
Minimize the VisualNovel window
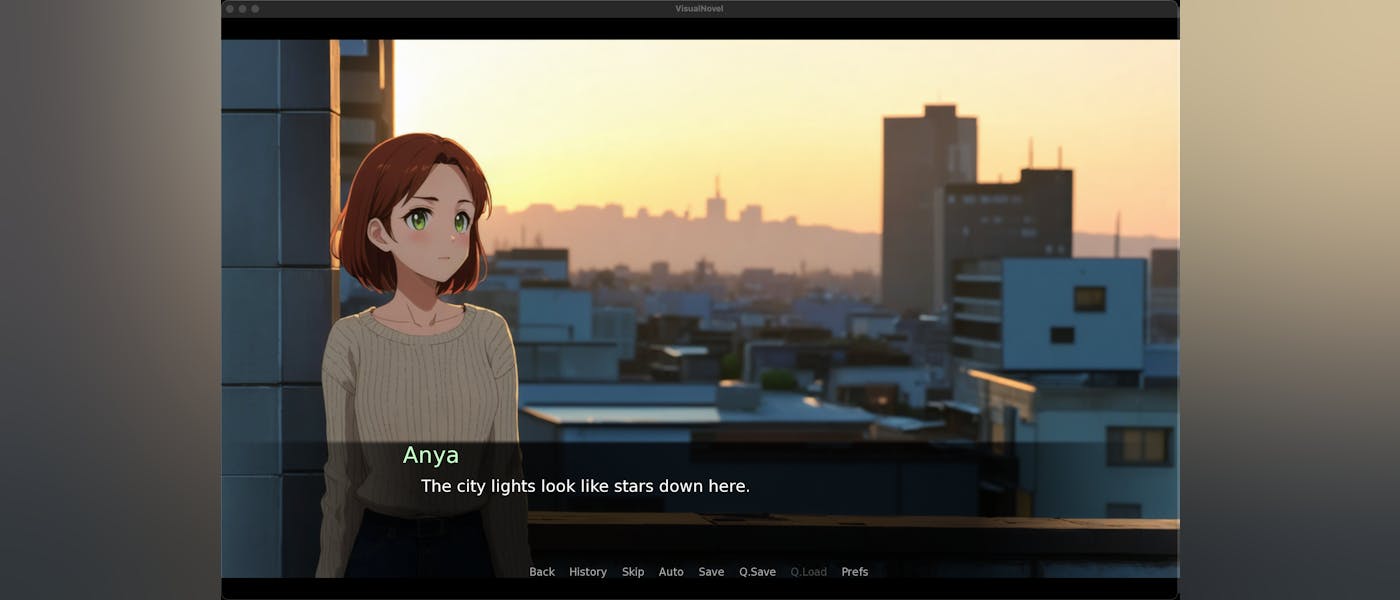(242, 9)
